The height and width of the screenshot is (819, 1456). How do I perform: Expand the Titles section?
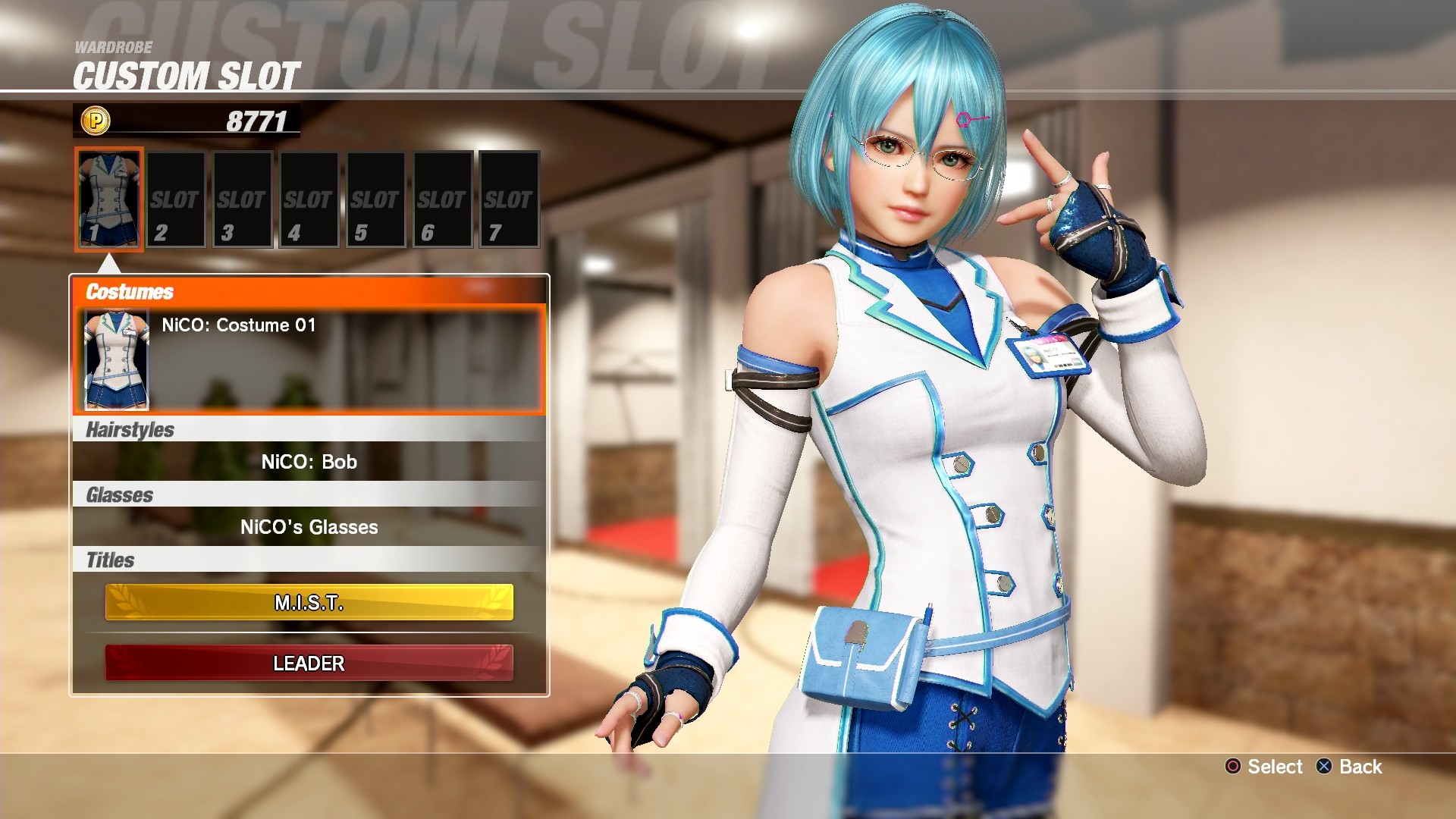coord(111,560)
